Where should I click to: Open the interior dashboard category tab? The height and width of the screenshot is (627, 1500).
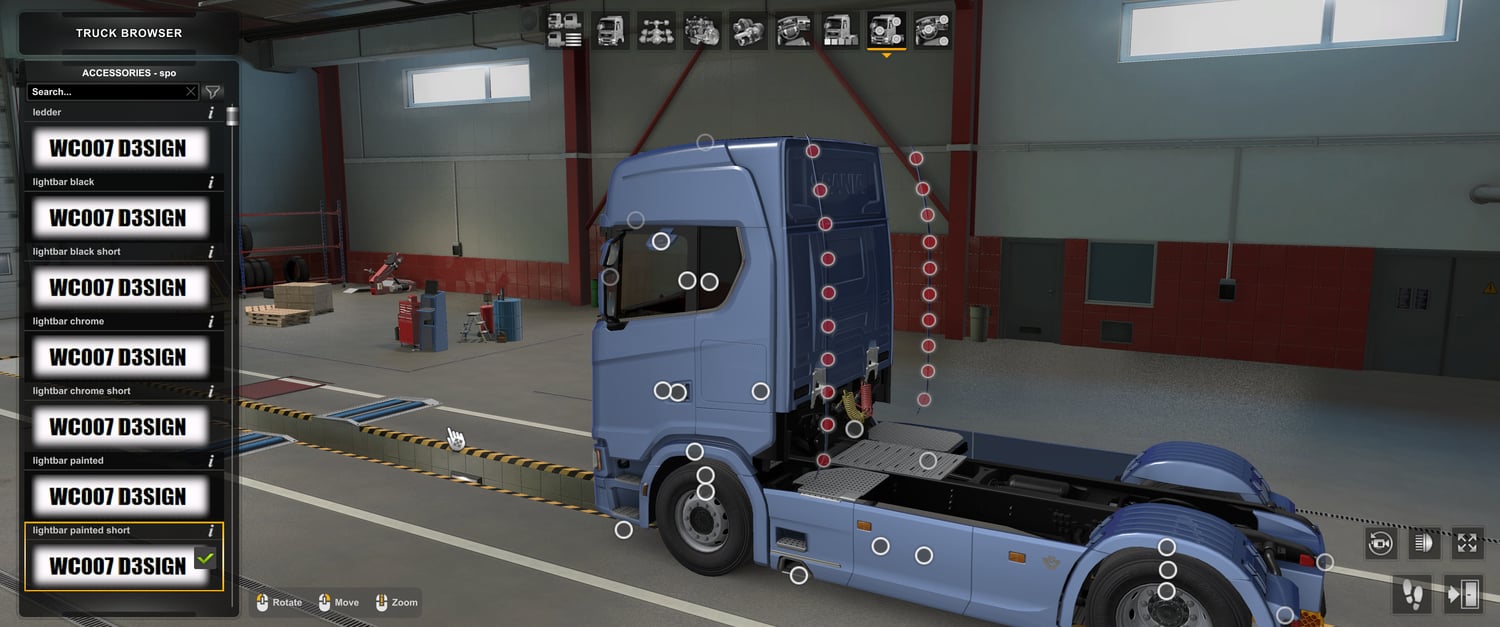point(794,30)
